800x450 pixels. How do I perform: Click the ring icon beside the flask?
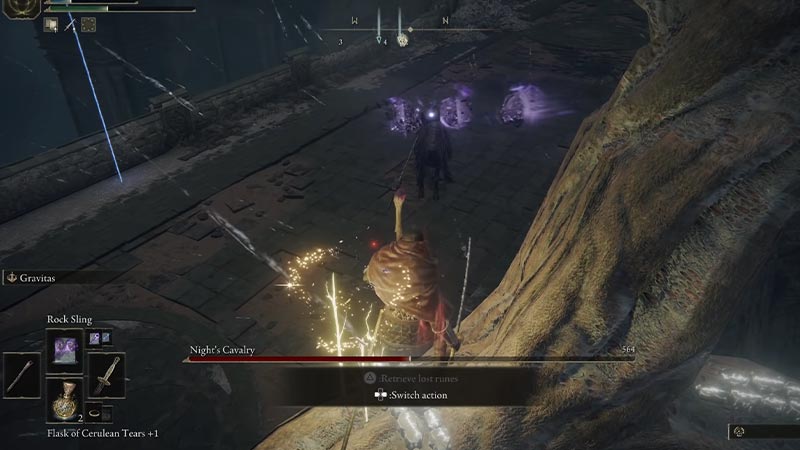(93, 412)
